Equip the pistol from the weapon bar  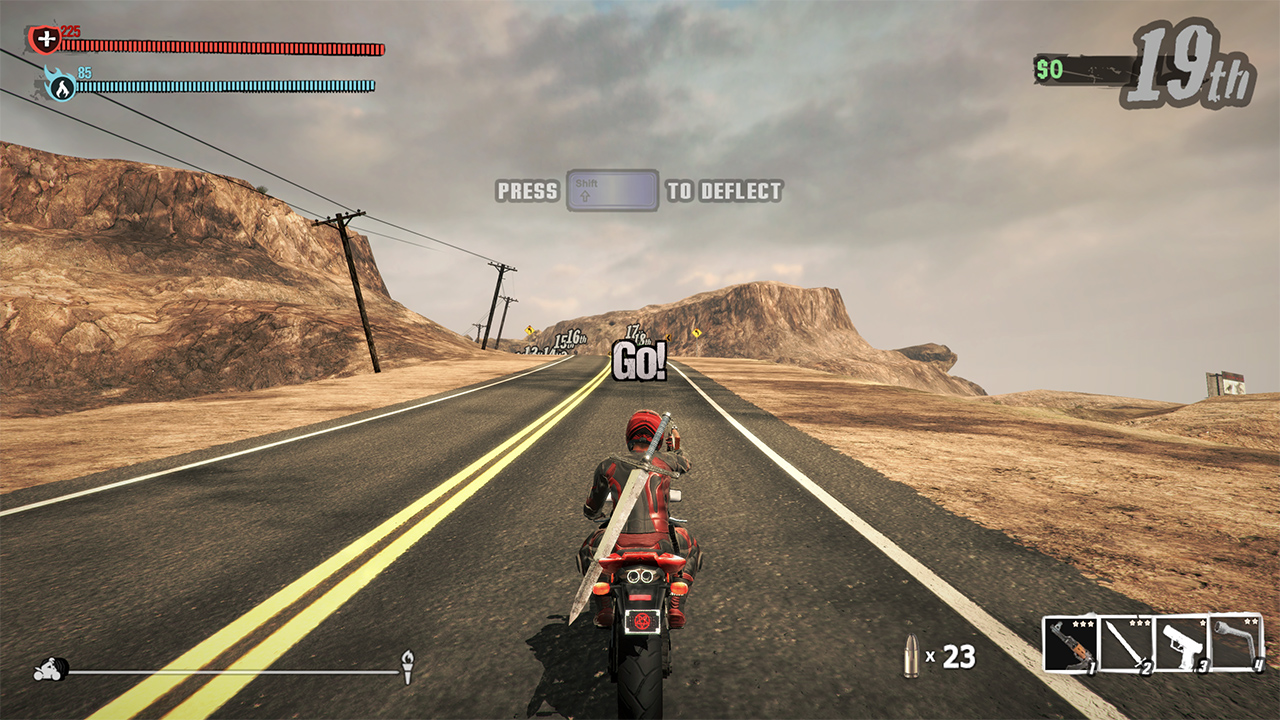point(1181,644)
